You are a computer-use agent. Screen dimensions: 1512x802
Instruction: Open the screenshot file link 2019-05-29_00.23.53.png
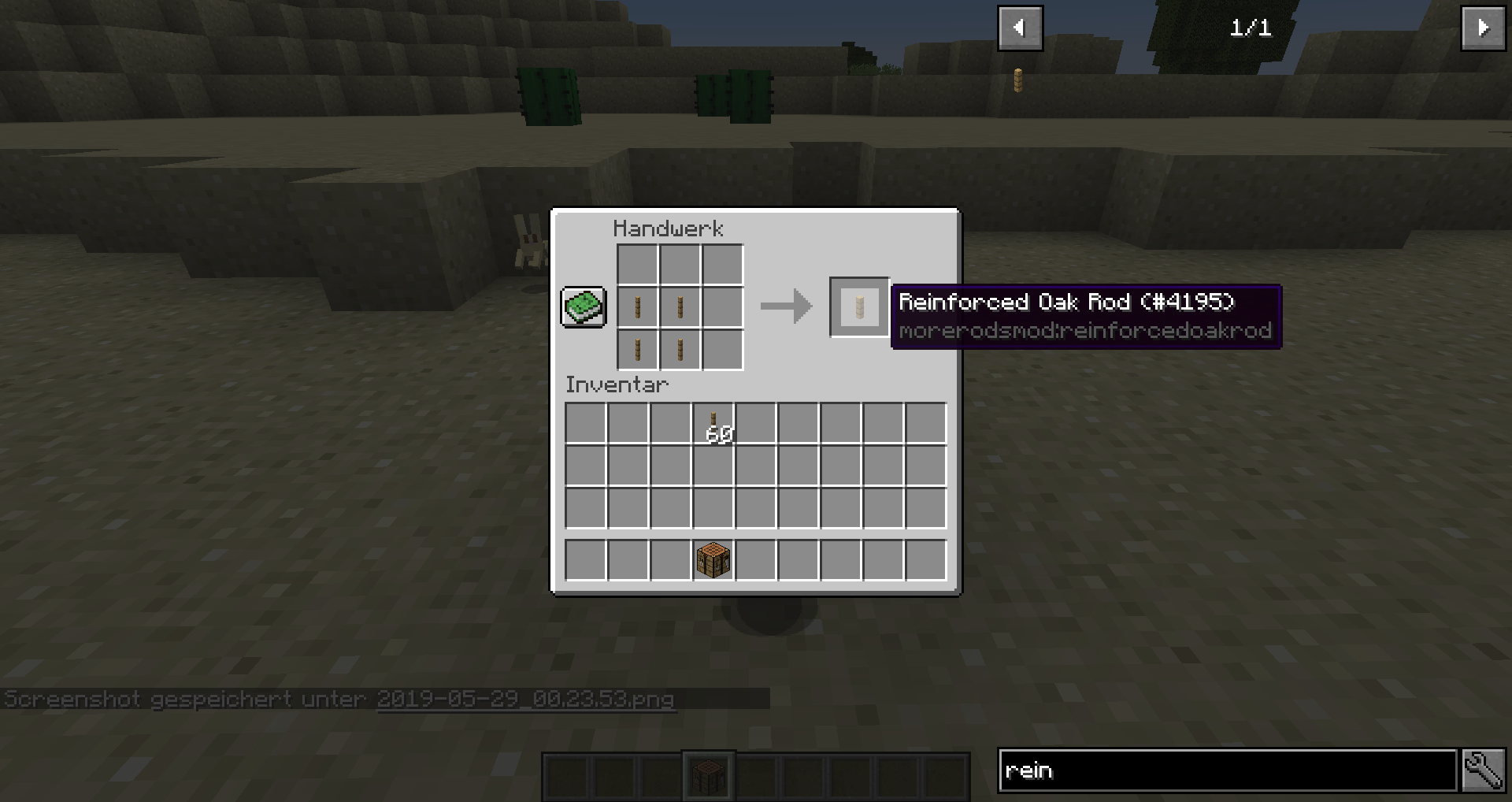(525, 698)
